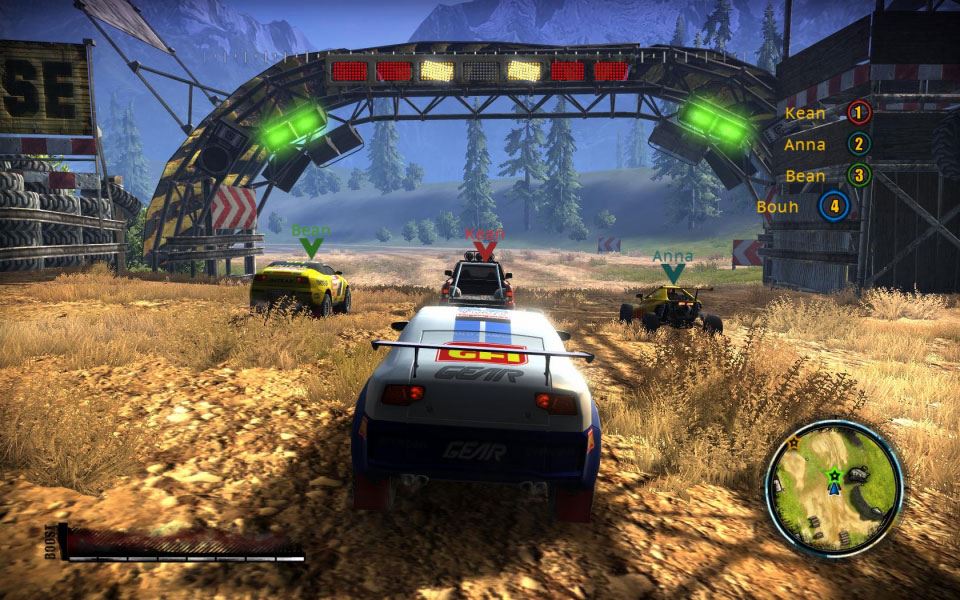
Task: Click the red Kean marker above the truck
Action: (x=485, y=245)
